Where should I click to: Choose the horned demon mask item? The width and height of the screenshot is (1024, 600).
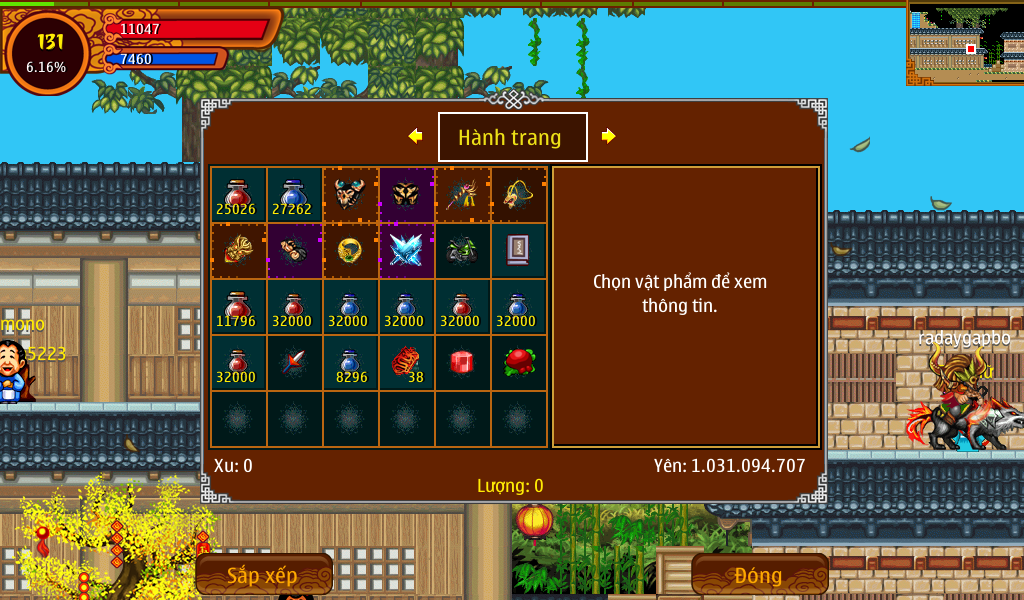point(350,194)
